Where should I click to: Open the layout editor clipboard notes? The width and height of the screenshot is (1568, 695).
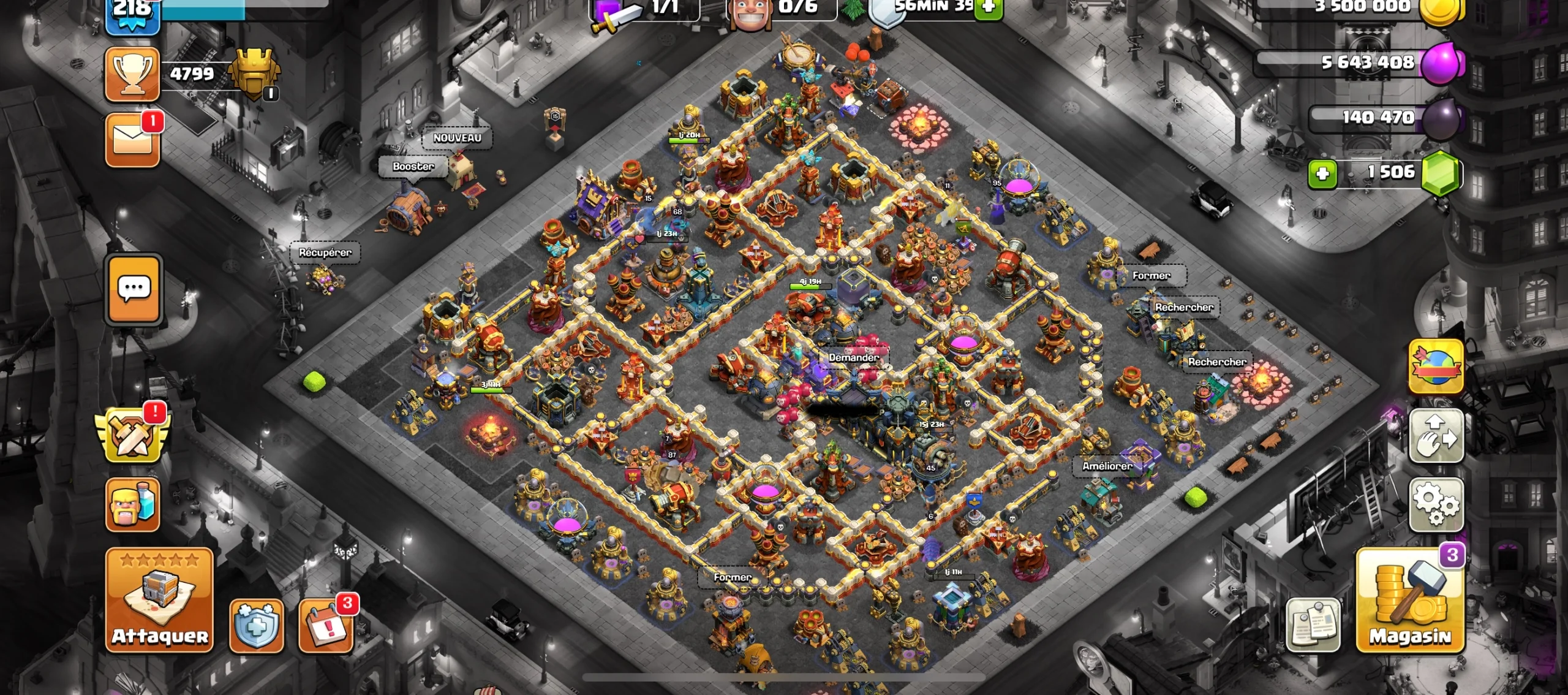[x=1313, y=625]
